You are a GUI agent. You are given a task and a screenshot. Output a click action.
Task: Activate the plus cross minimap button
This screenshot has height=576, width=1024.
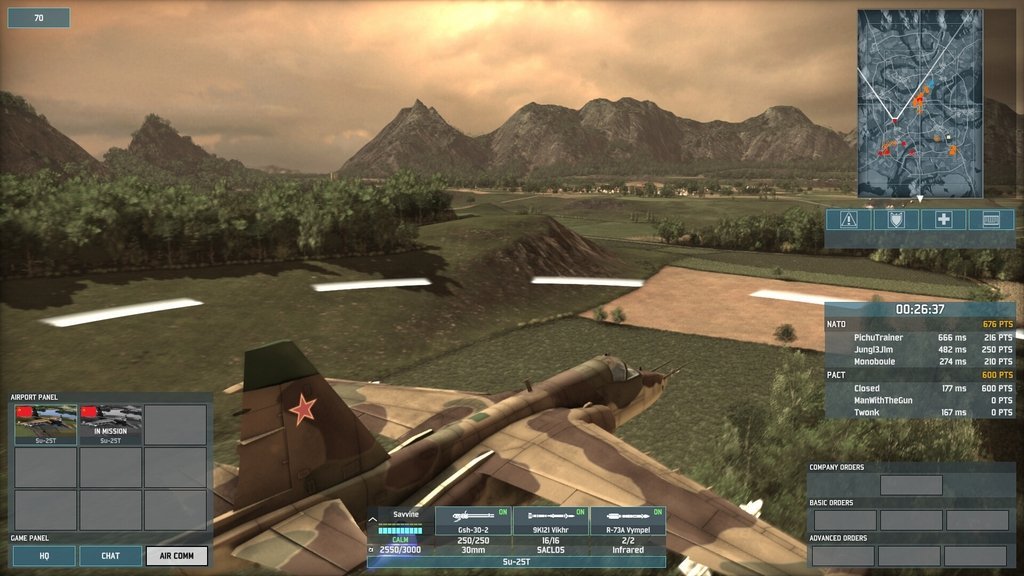[x=943, y=220]
